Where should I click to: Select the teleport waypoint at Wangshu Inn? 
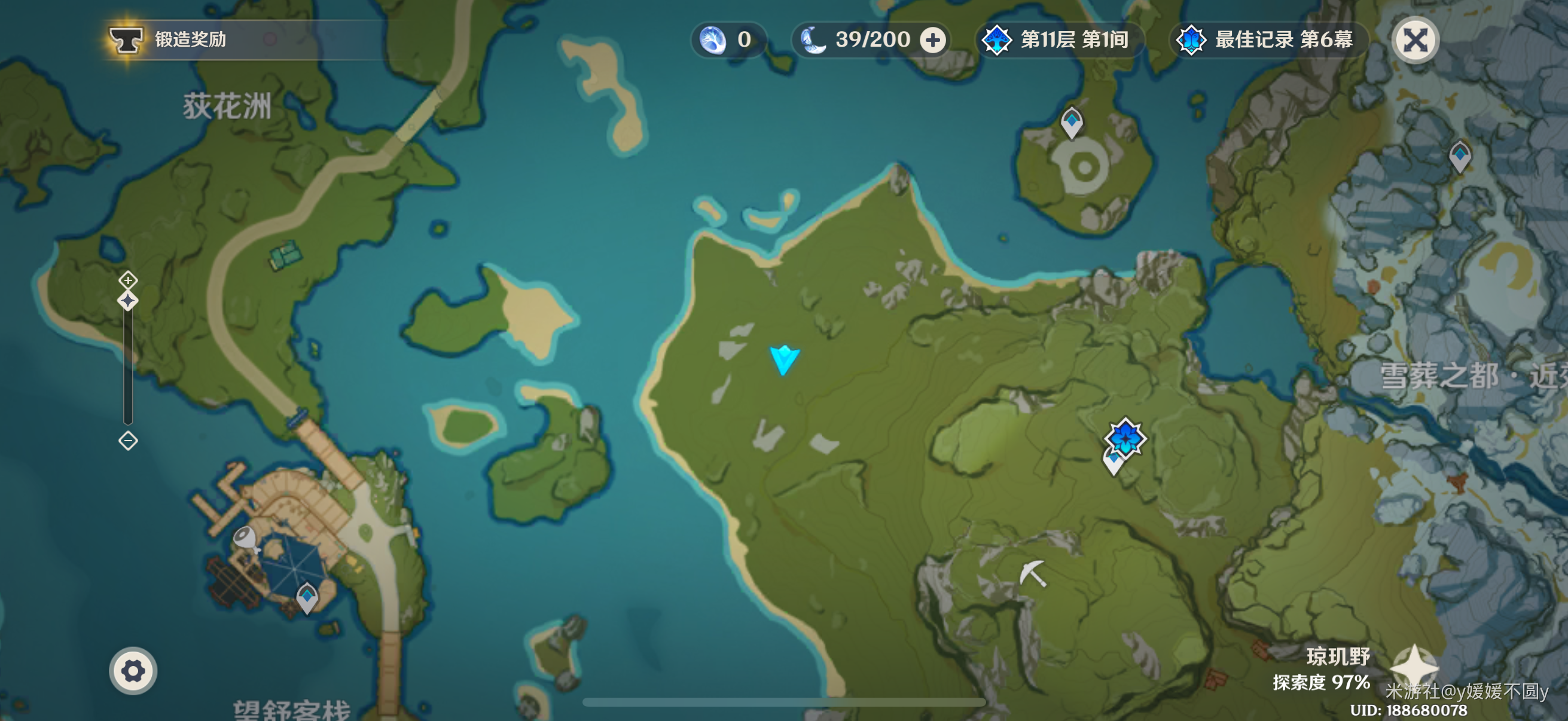[307, 597]
